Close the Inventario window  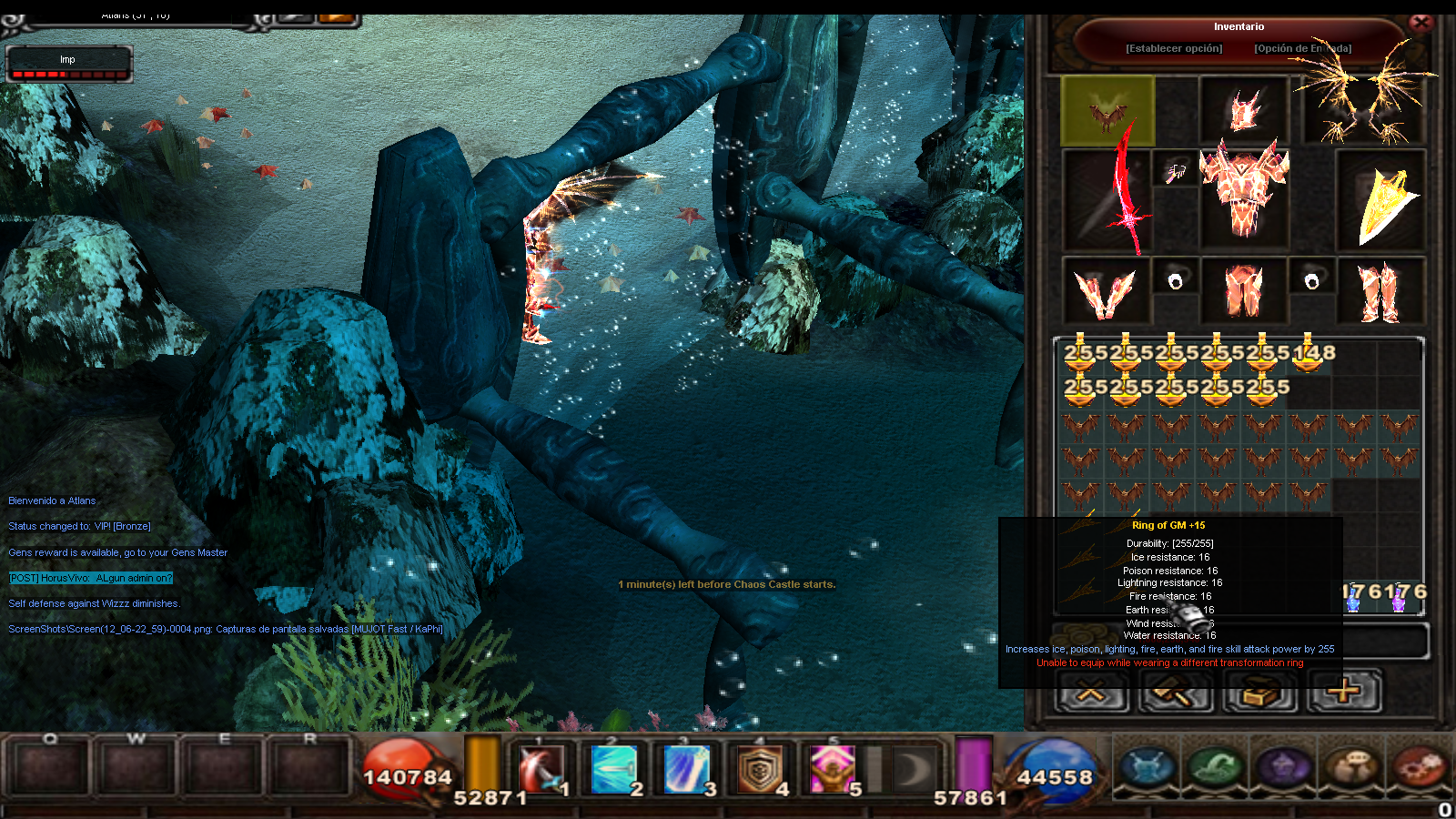click(x=1421, y=23)
